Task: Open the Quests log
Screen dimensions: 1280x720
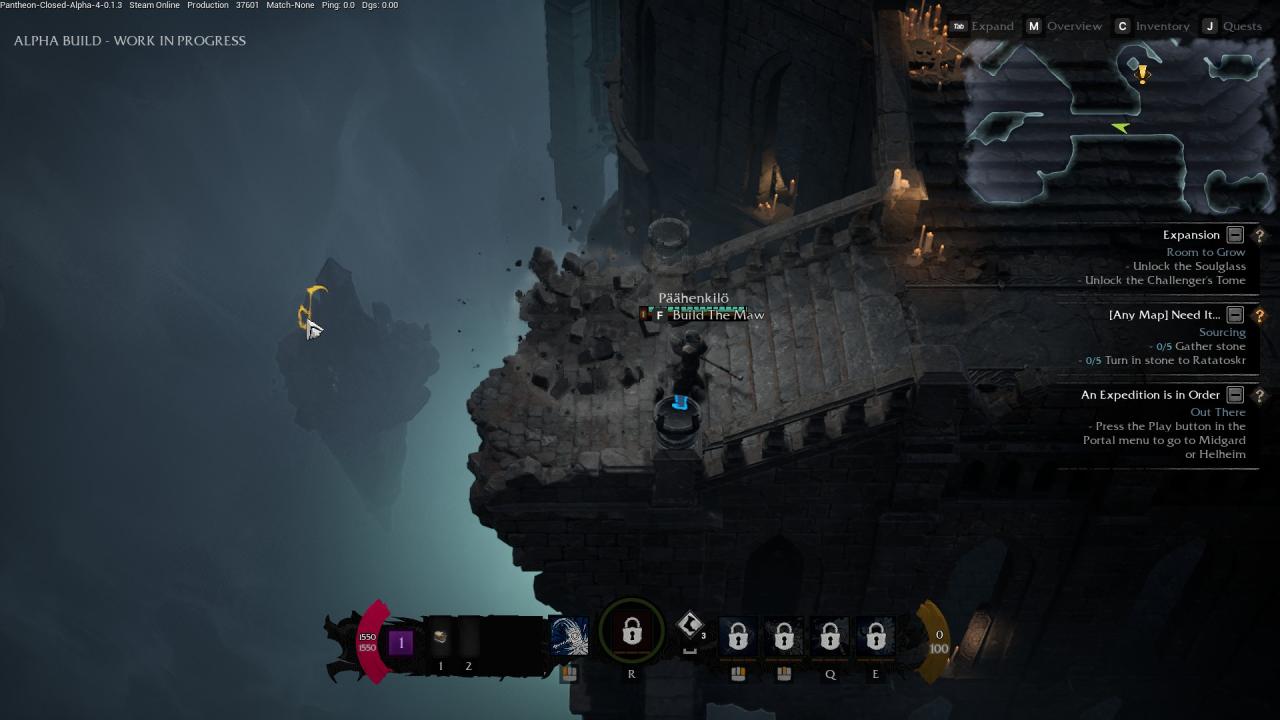Action: point(1232,26)
